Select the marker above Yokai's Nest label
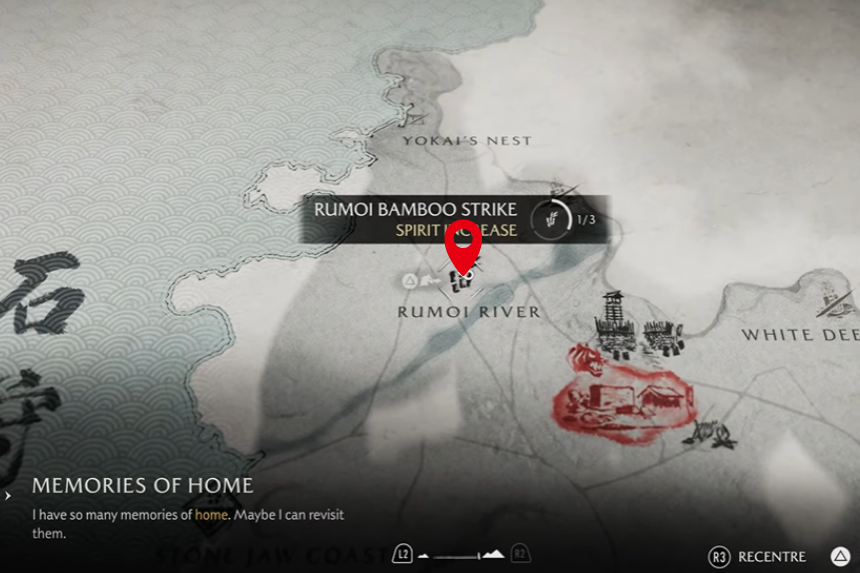Viewport: 860px width, 573px height. [407, 116]
